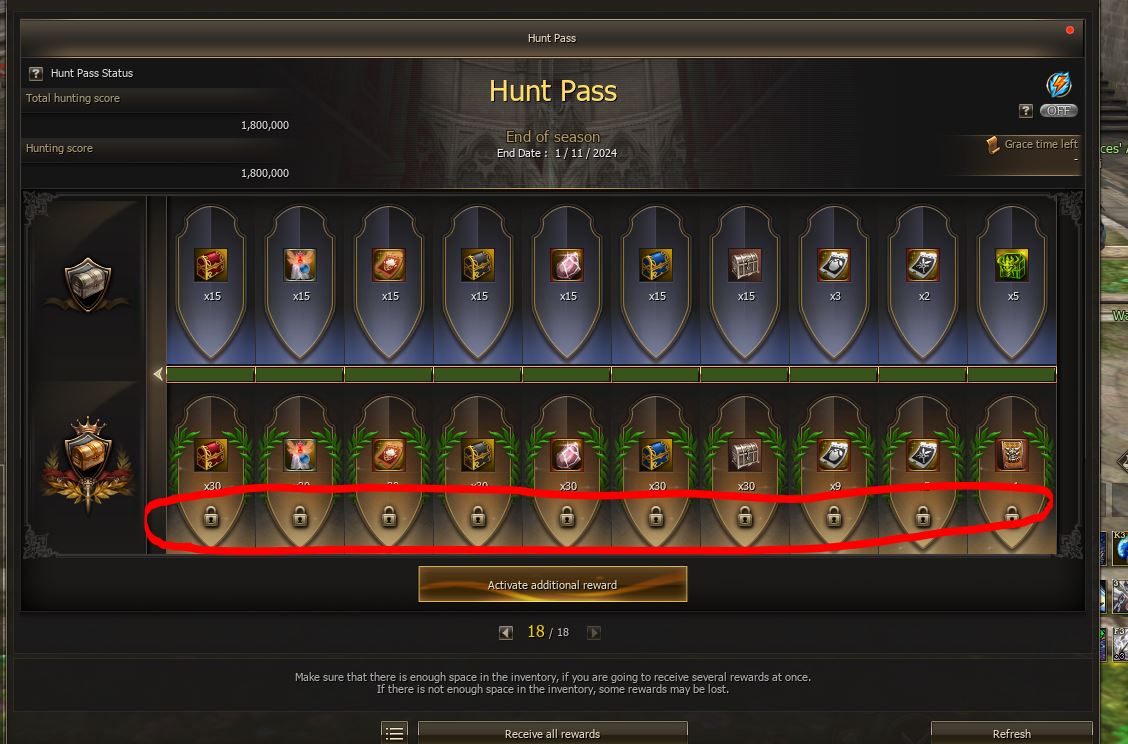Select the x9 scroll premium reward
This screenshot has width=1128, height=744.
[x=834, y=455]
